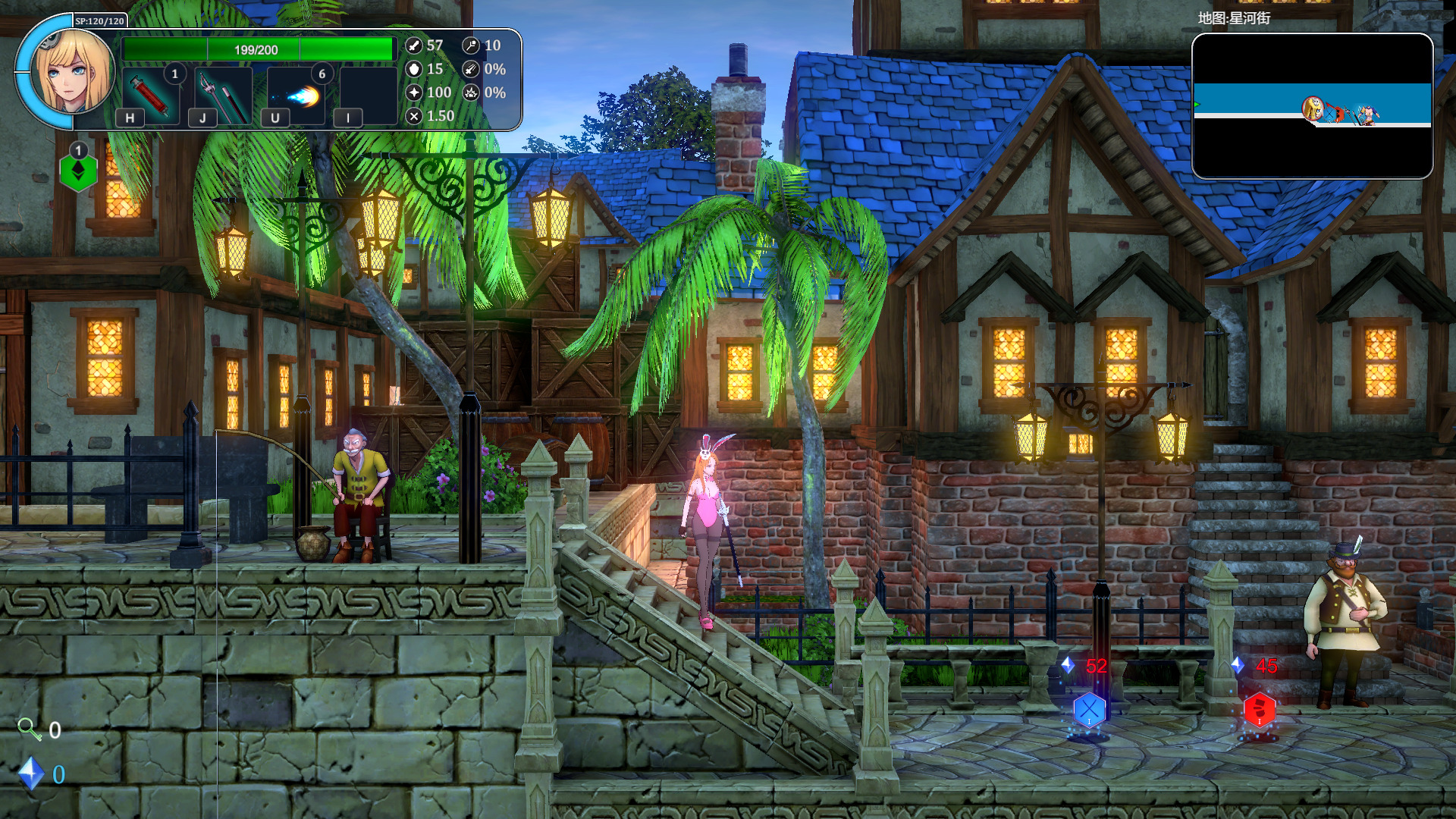Choose the rapier and scabbard weapon slot
The height and width of the screenshot is (819, 1456).
tap(223, 95)
